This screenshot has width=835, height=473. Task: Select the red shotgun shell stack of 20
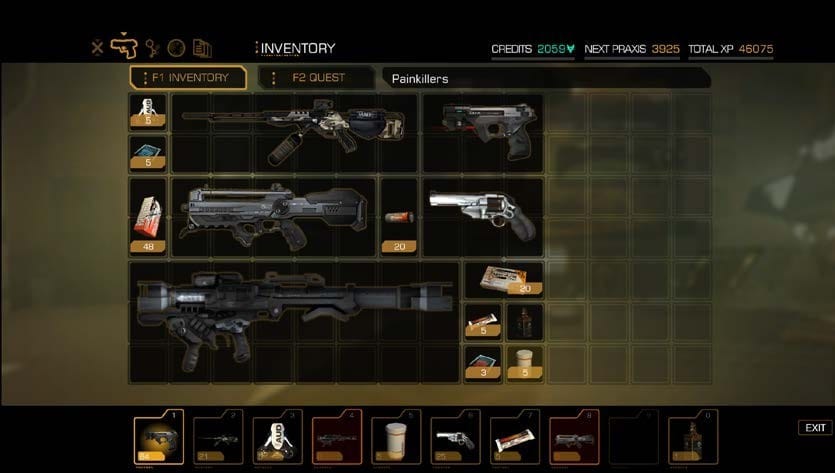pyautogui.click(x=399, y=217)
